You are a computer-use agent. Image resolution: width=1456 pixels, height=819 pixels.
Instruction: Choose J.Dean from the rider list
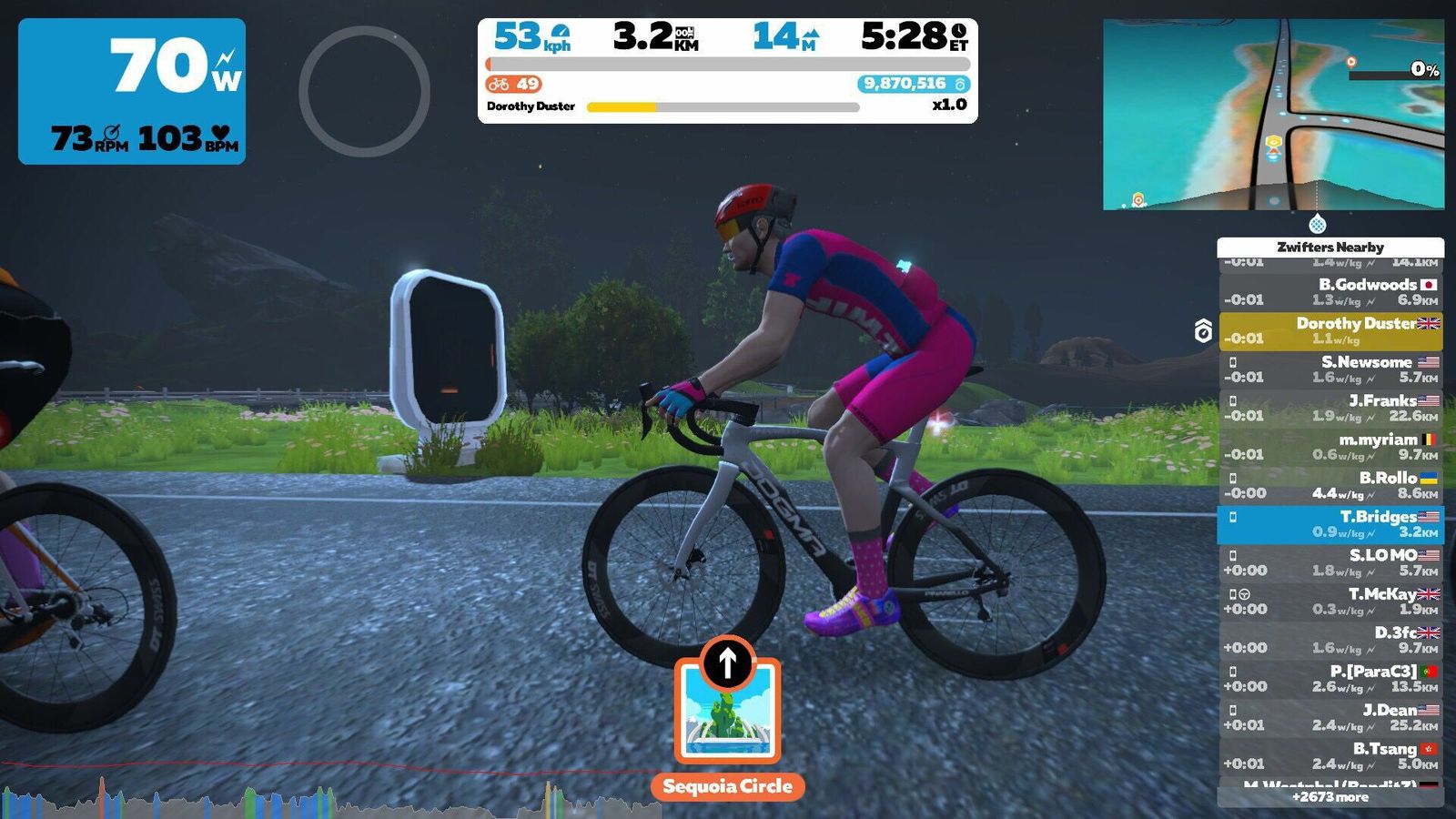point(1330,718)
